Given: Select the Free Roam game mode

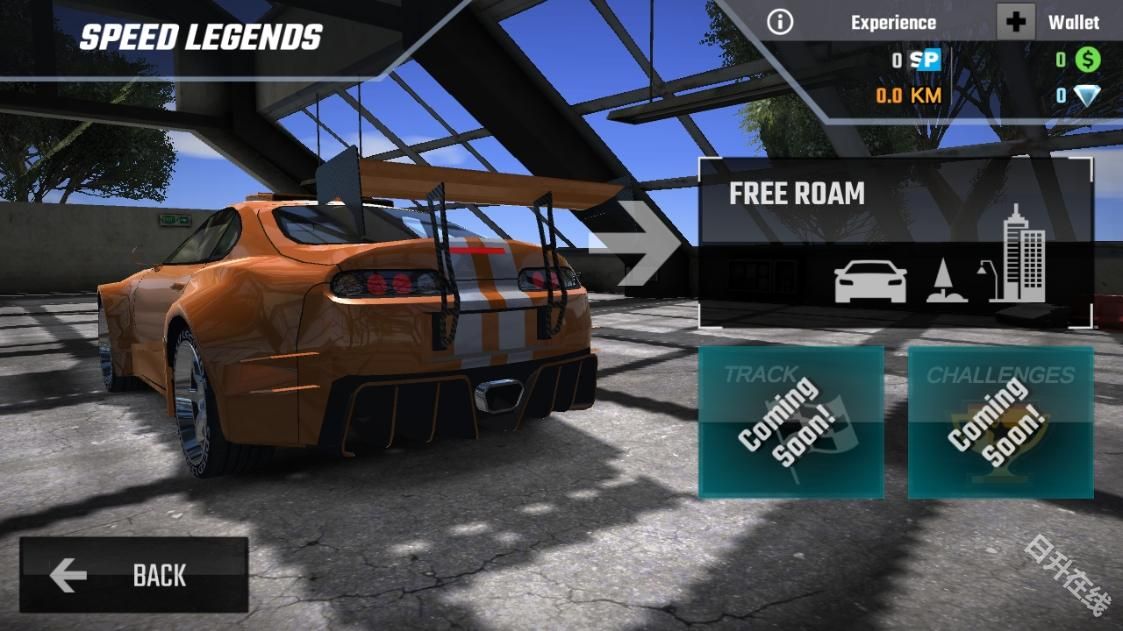Looking at the screenshot, I should click(x=895, y=243).
